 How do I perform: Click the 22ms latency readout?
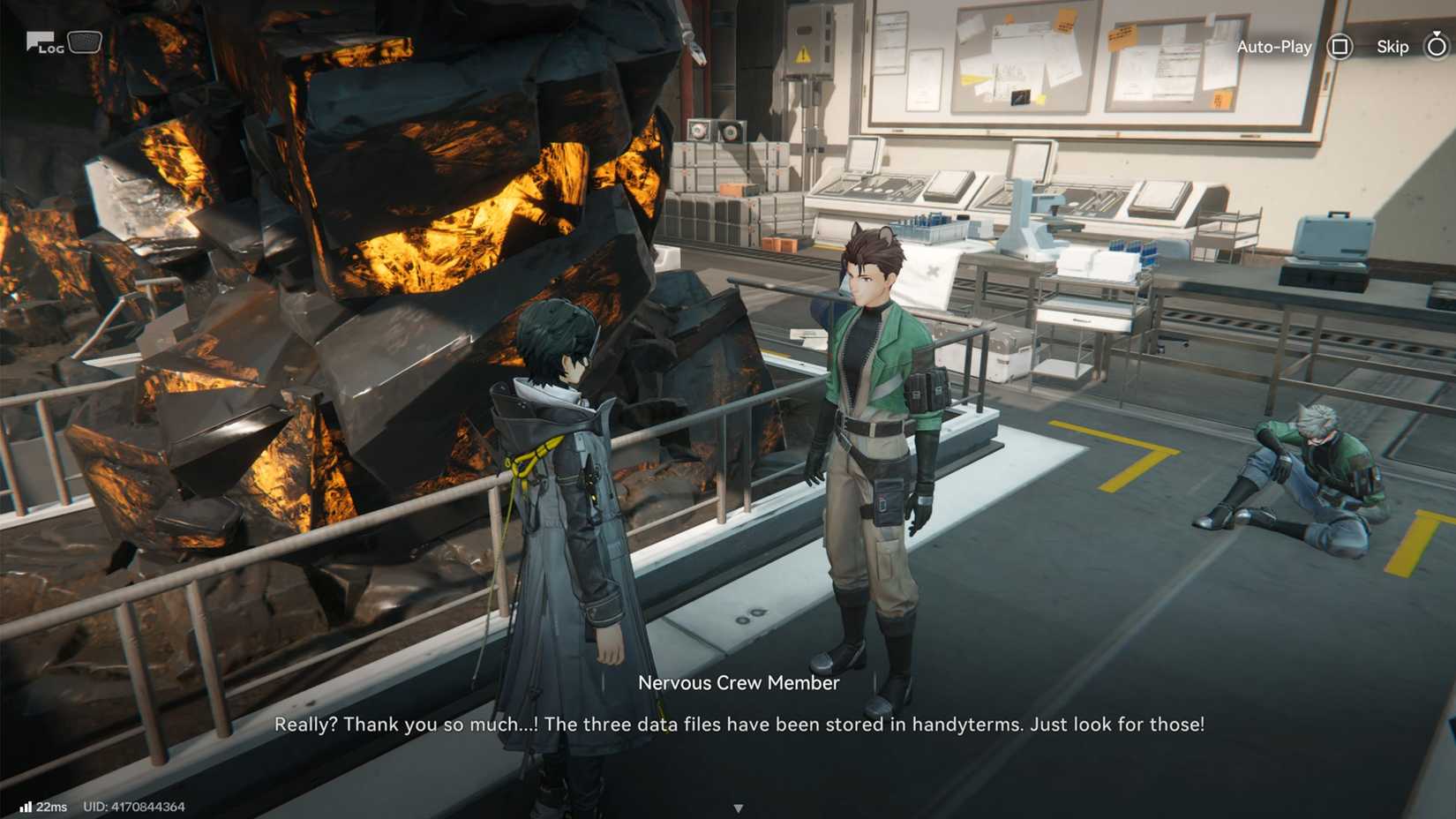52,806
